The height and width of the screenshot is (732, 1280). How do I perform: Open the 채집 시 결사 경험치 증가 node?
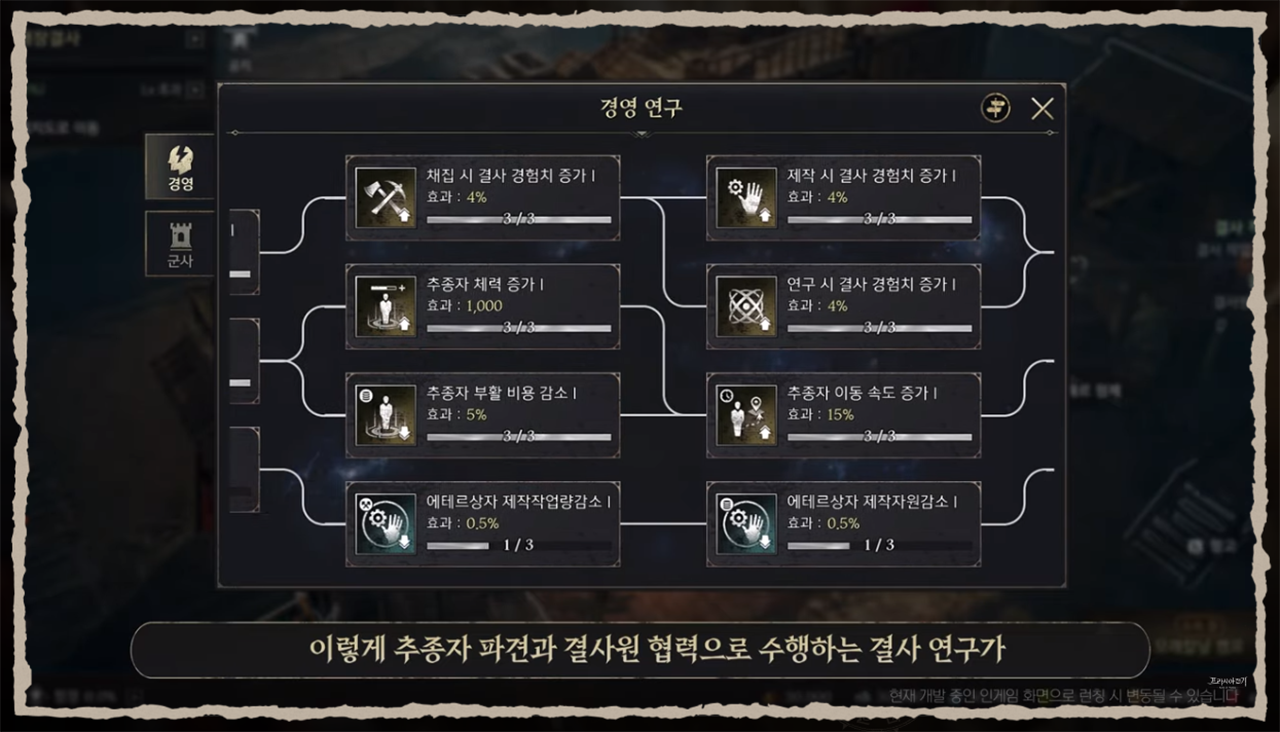click(x=483, y=196)
